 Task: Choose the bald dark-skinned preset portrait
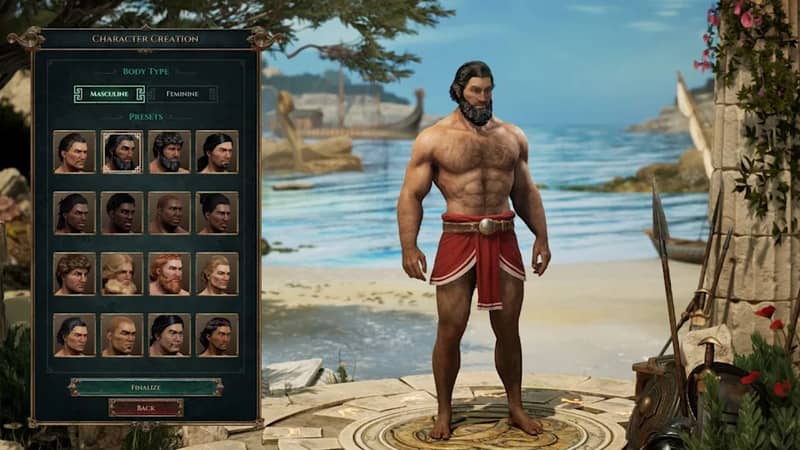[169, 213]
